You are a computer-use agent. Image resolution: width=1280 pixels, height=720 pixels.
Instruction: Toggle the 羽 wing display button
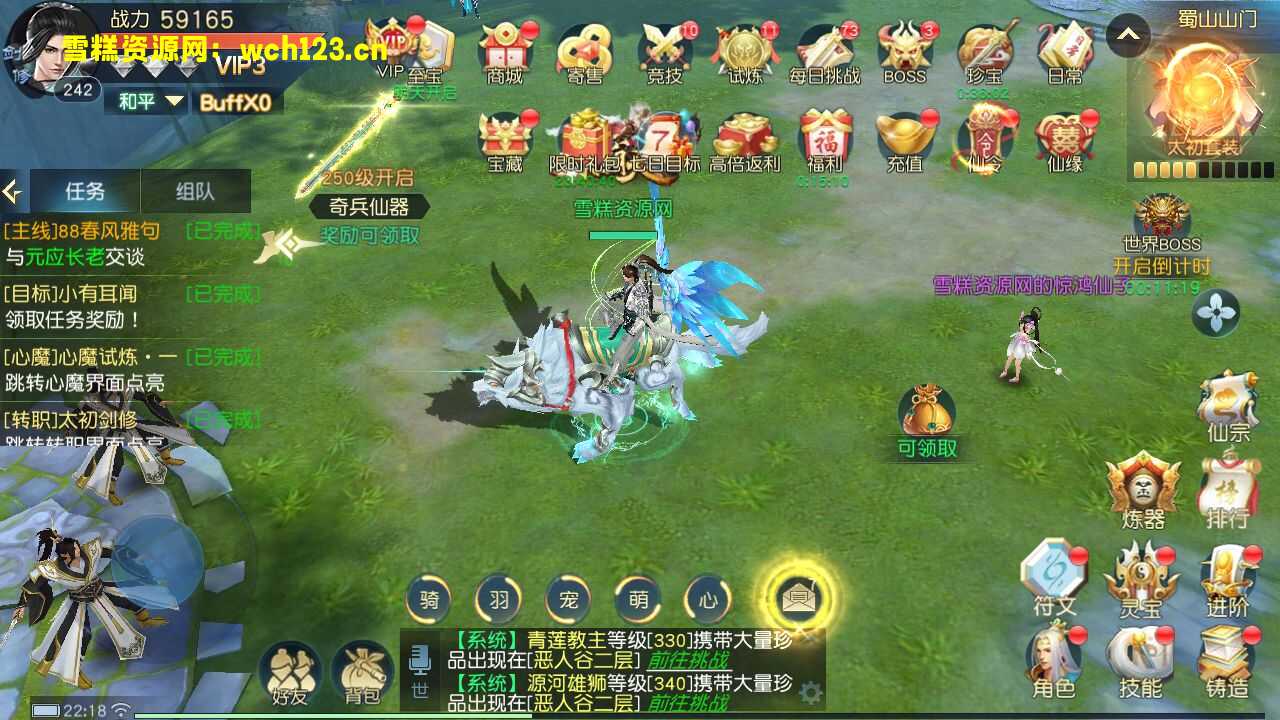click(x=498, y=600)
